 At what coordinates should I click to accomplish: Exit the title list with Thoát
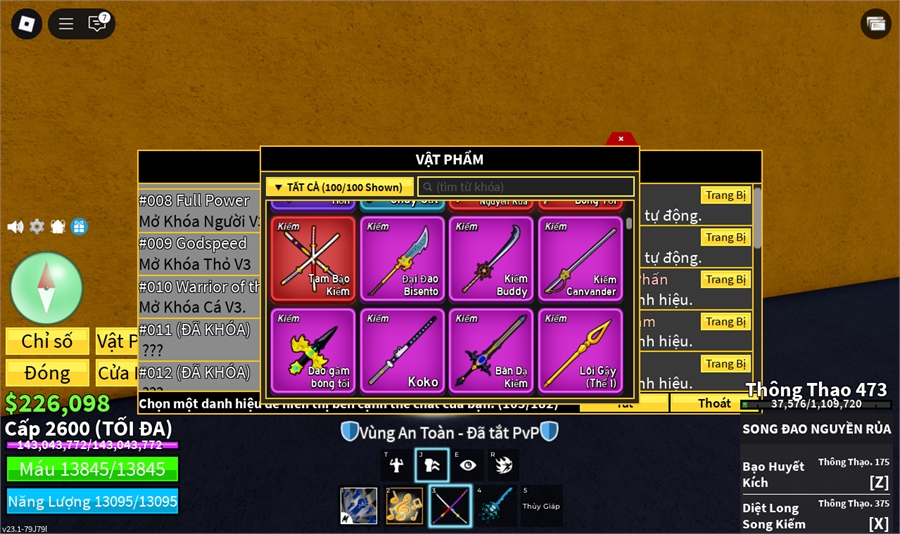point(714,403)
